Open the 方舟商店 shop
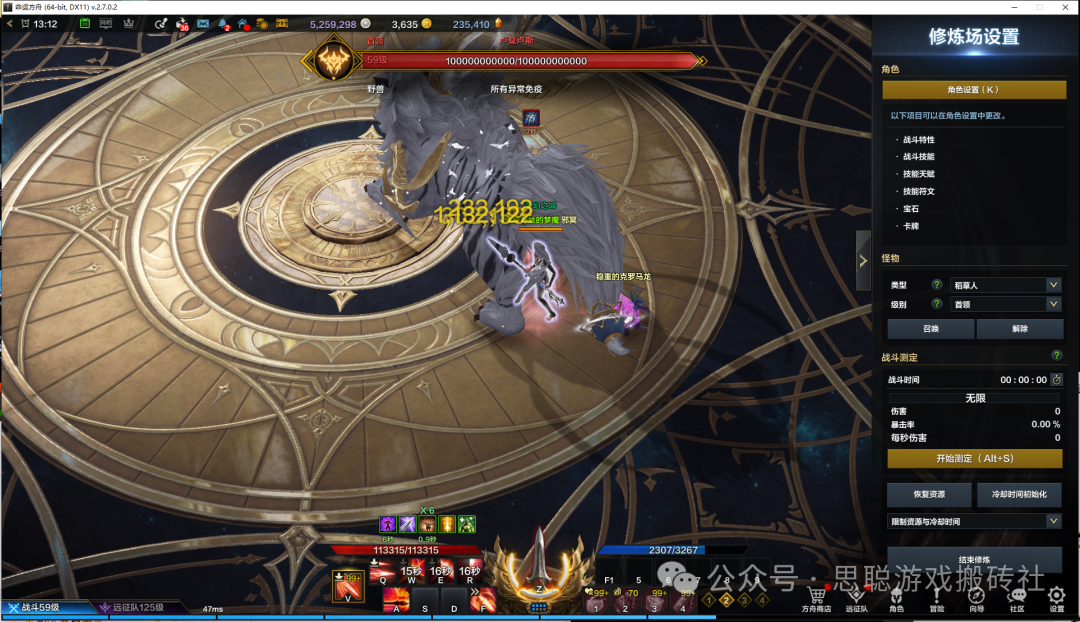Image resolution: width=1080 pixels, height=622 pixels. pyautogui.click(x=816, y=598)
